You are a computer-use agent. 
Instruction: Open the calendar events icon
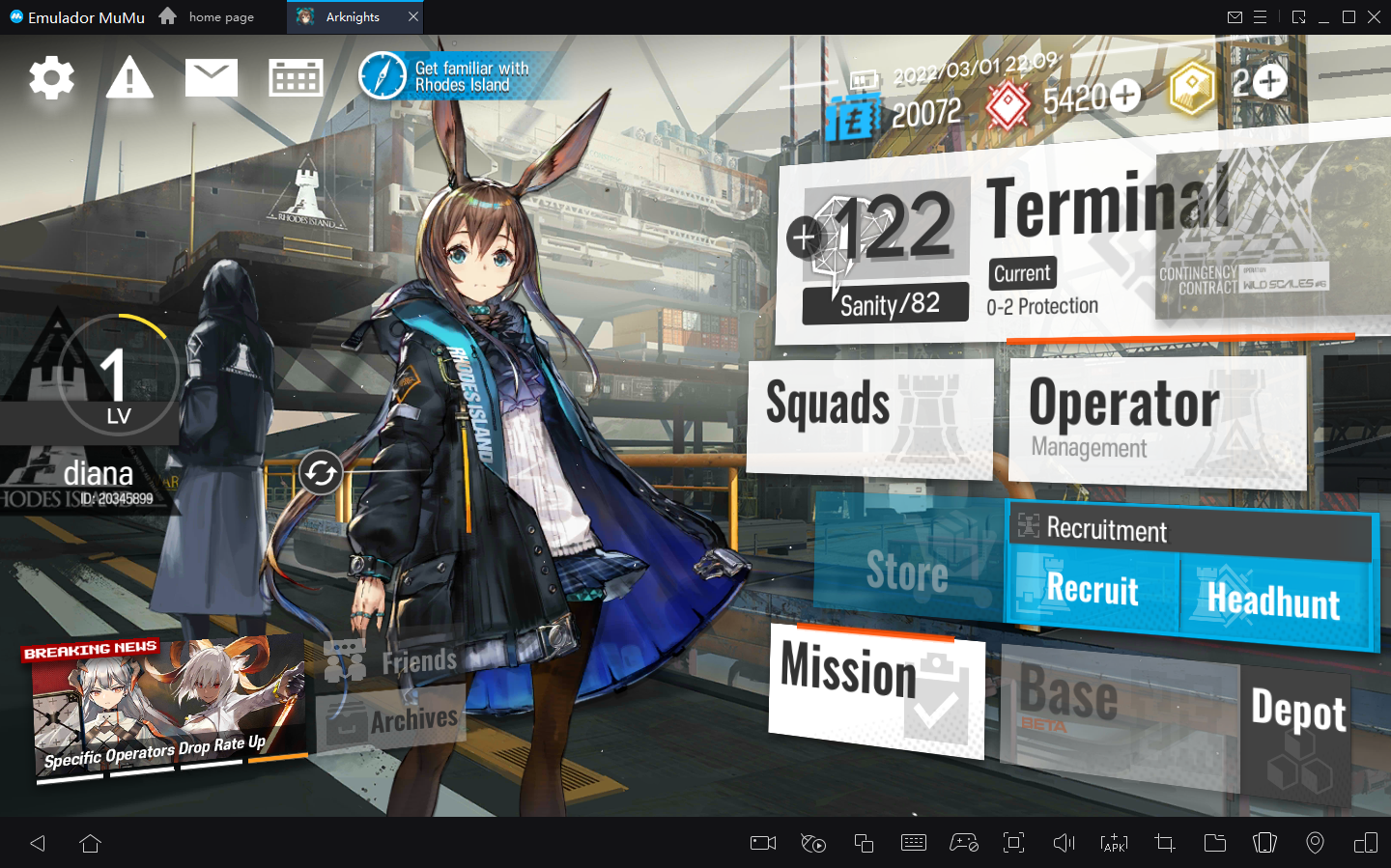click(x=296, y=77)
